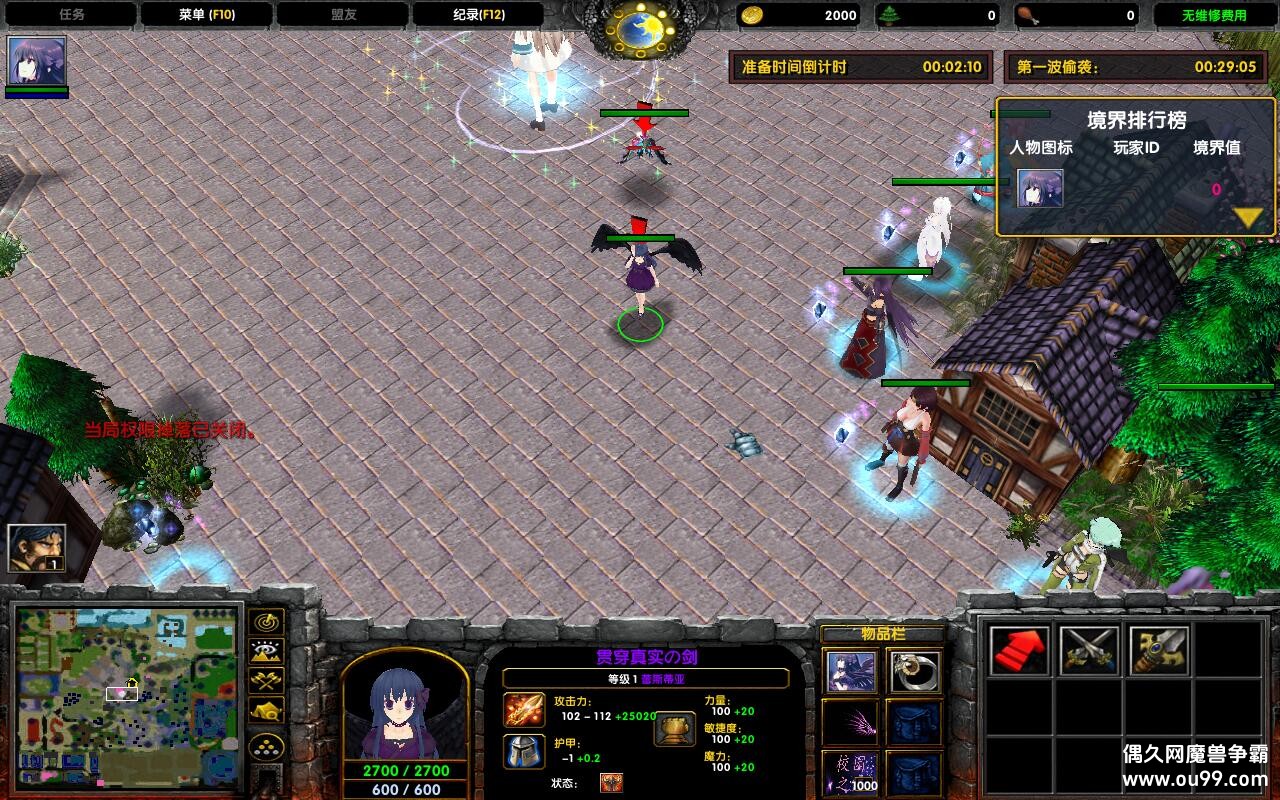
Task: Open the 纪录 (F12) log
Action: (x=477, y=15)
